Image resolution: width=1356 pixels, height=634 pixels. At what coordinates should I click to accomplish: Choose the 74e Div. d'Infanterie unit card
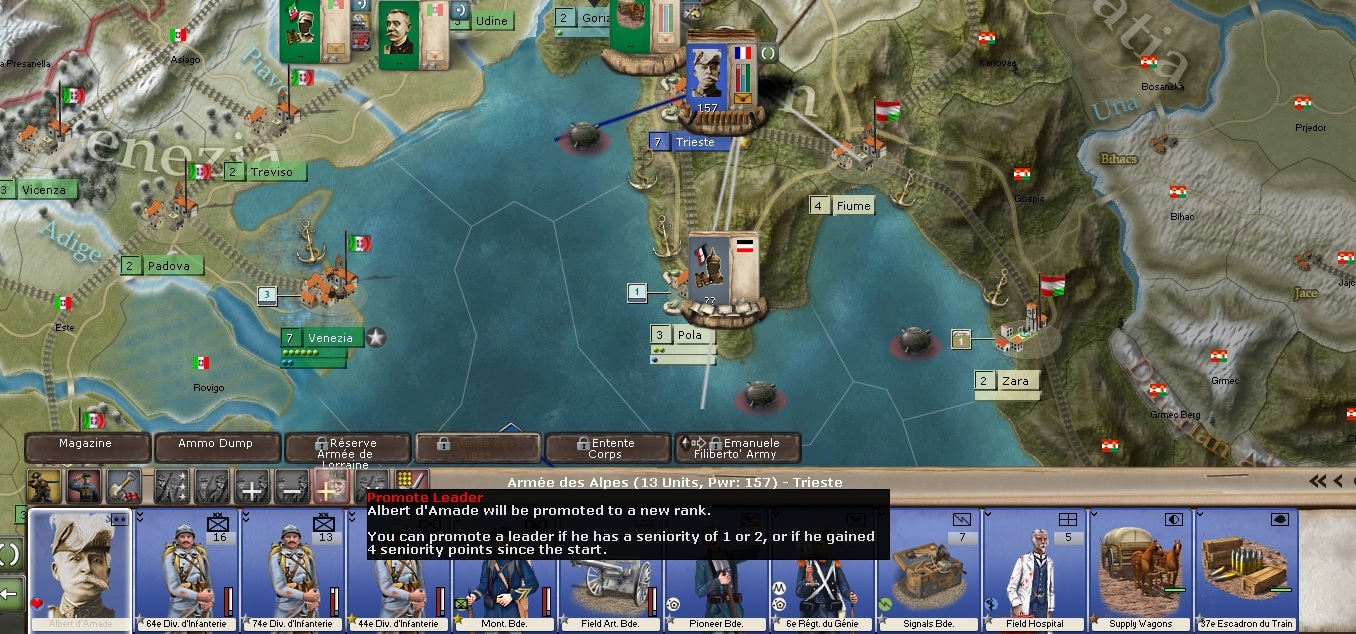coord(293,569)
